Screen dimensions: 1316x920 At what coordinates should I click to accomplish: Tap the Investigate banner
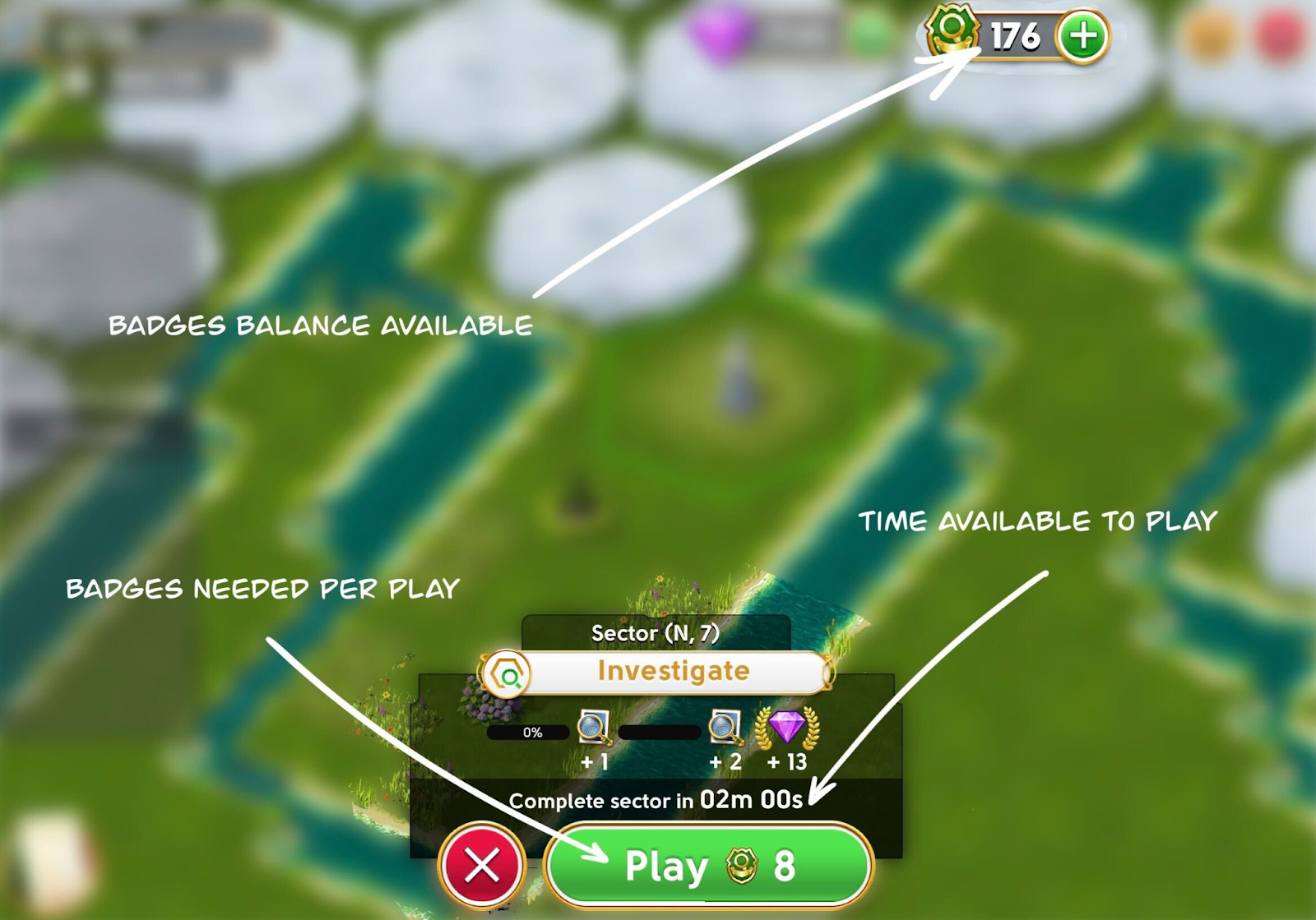pyautogui.click(x=672, y=672)
